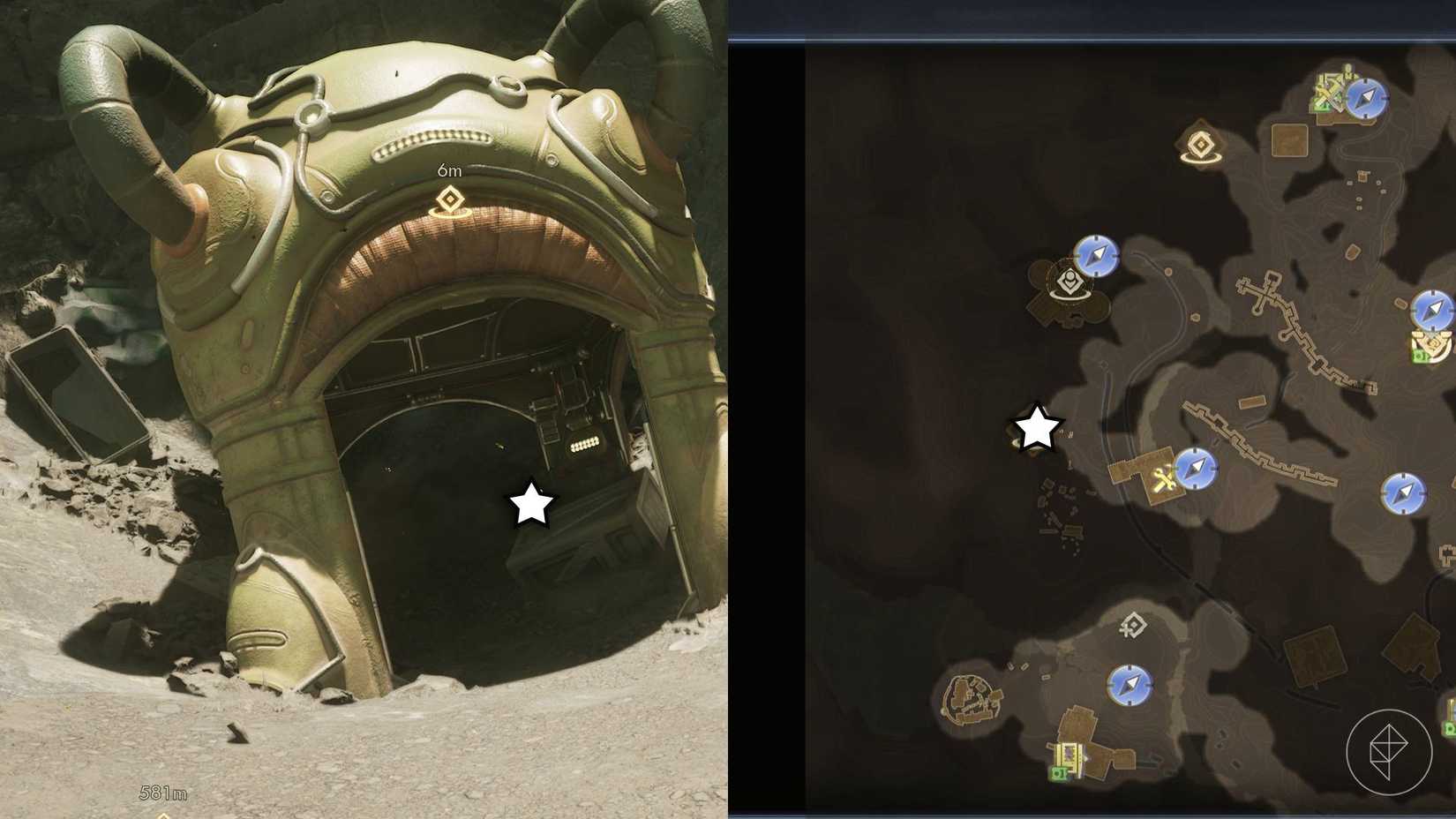Click the white star inside the cave doorway

point(529,504)
